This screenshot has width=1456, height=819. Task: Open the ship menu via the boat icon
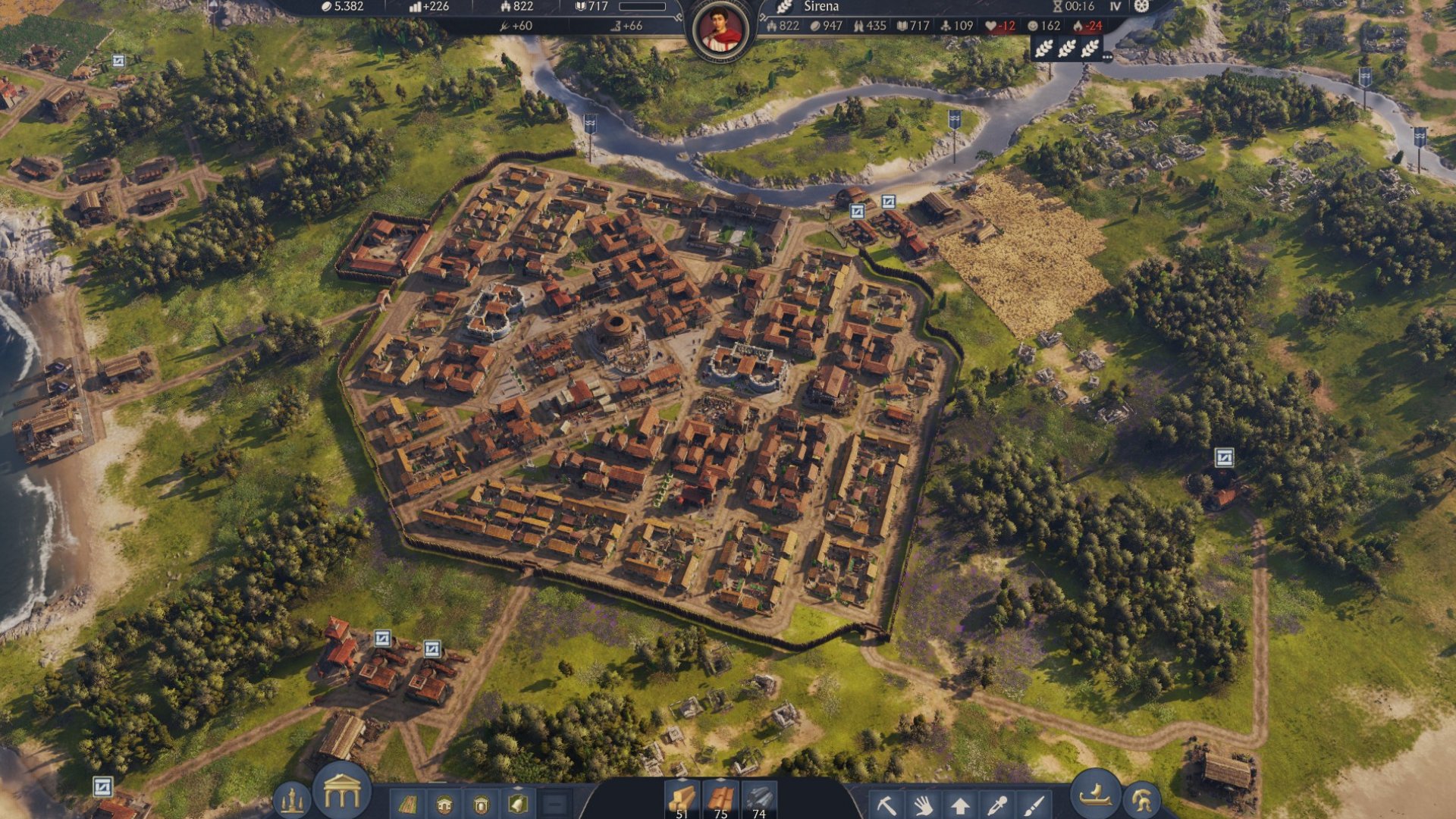(1094, 795)
